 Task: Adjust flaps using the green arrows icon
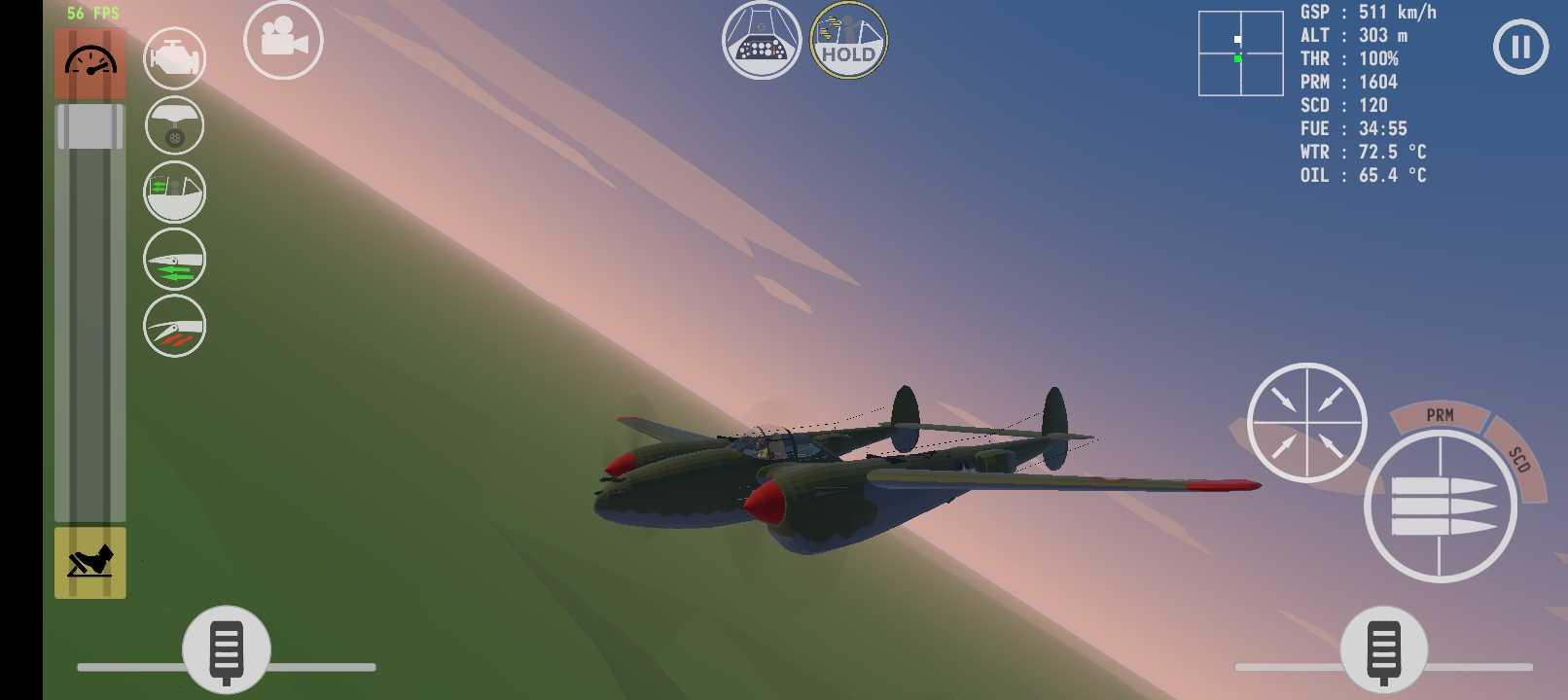(x=175, y=260)
